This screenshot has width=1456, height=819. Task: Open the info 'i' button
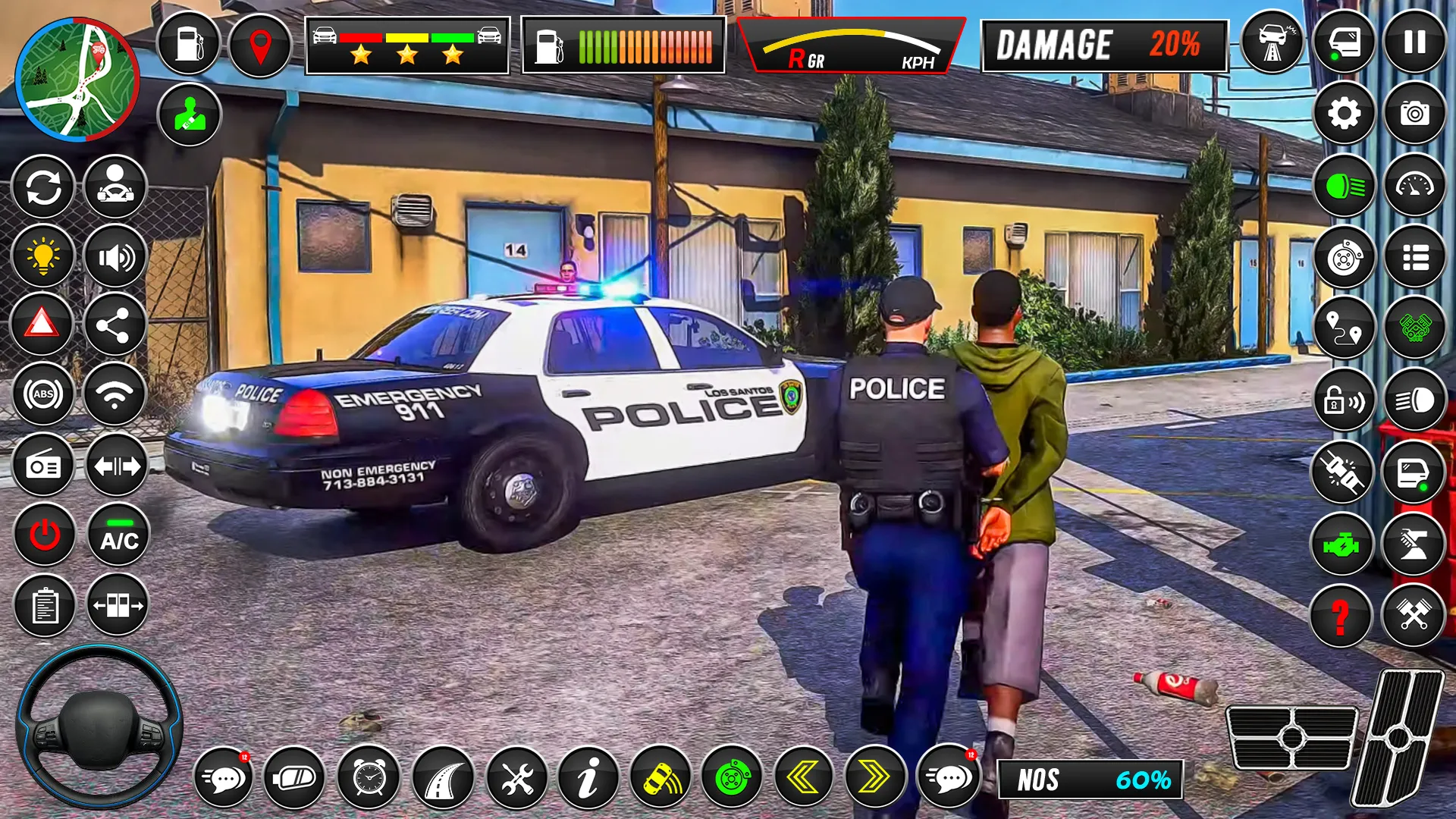588,778
